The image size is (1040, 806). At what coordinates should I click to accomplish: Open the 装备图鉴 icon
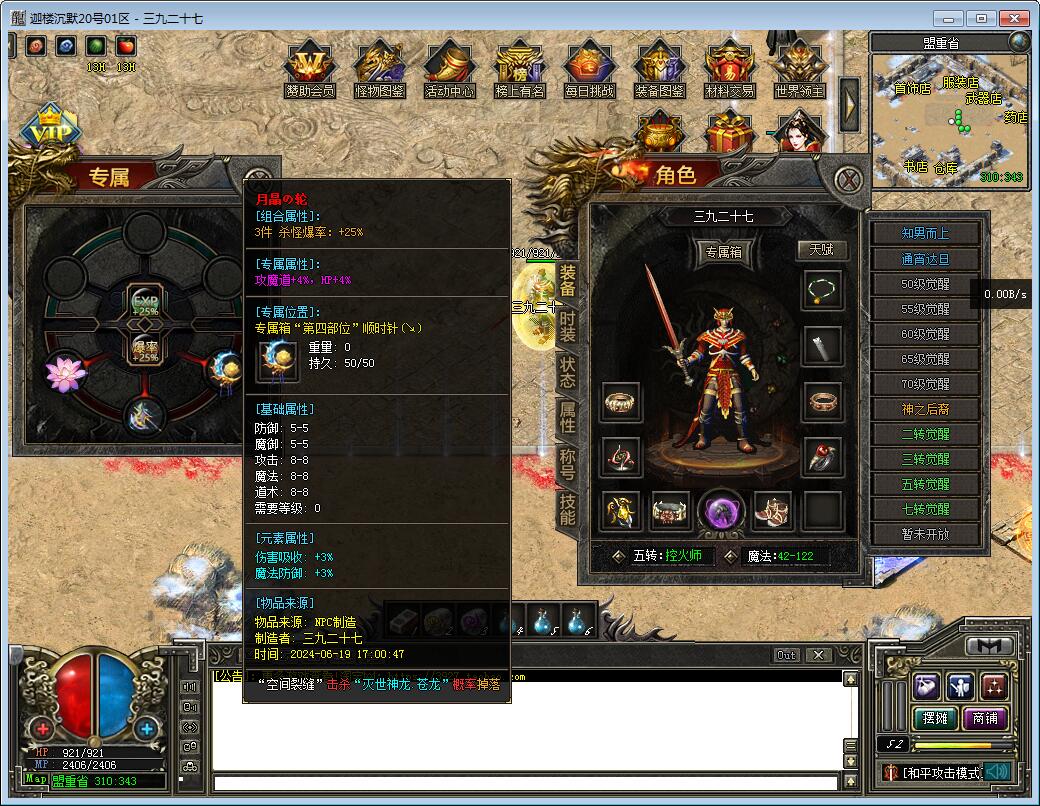coord(660,68)
